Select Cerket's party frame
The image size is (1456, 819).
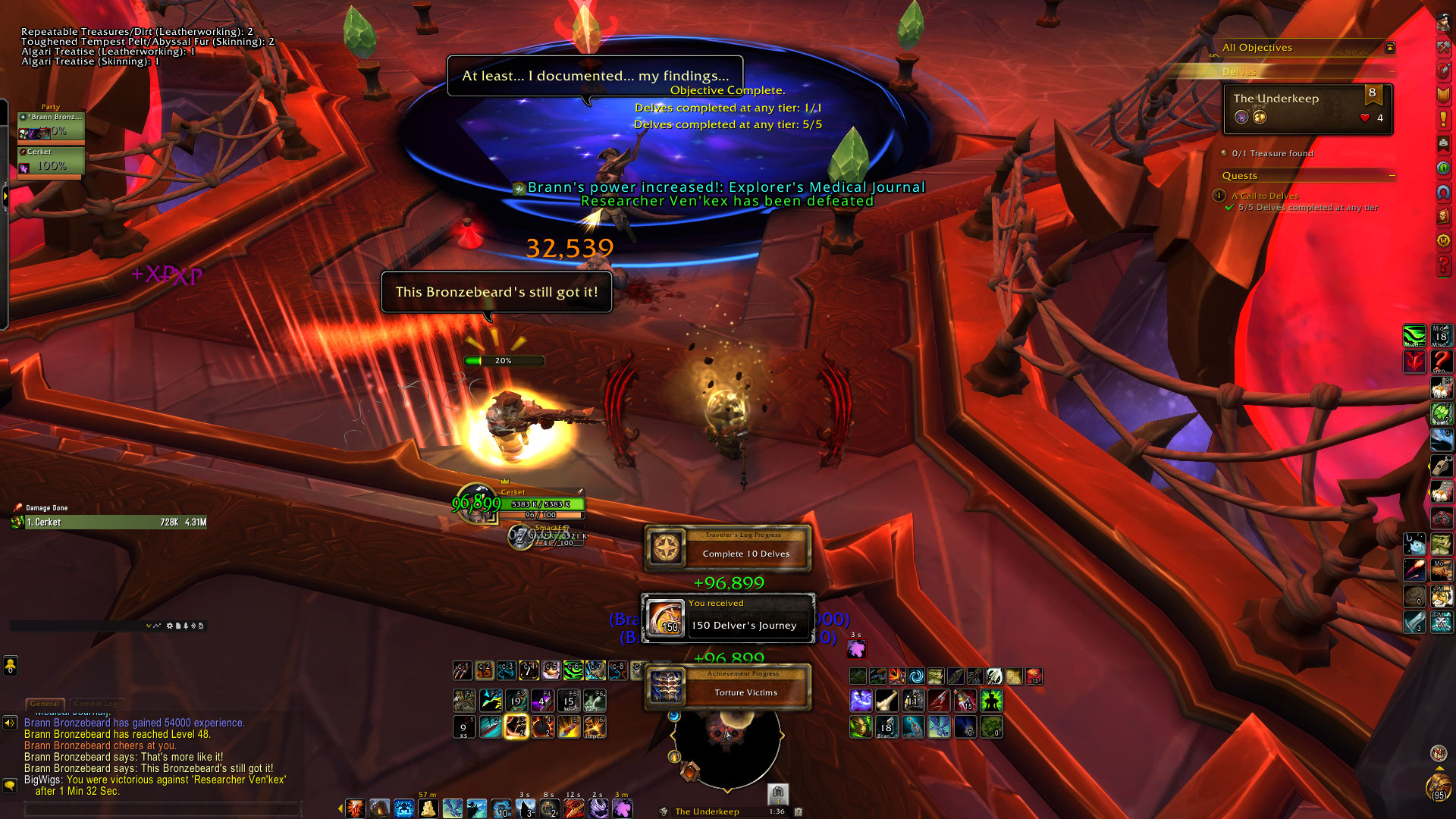pos(51,162)
